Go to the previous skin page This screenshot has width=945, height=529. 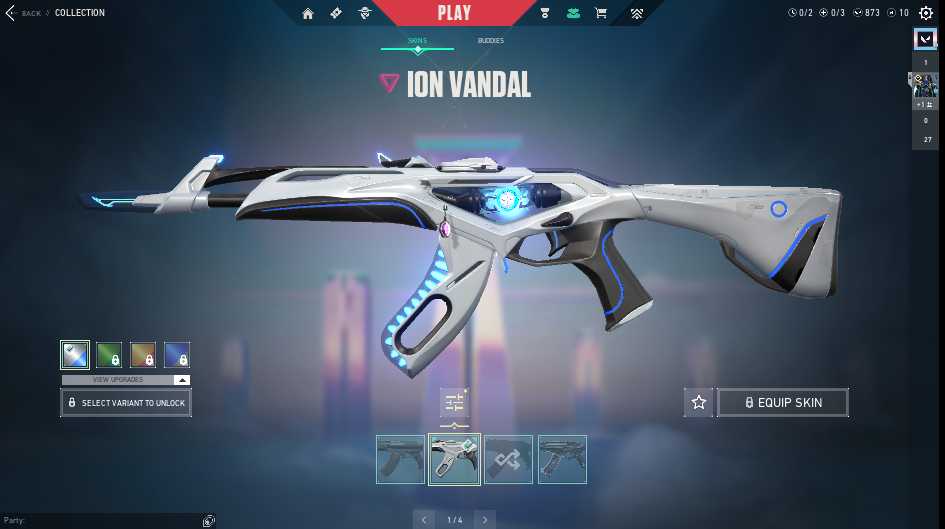point(424,519)
